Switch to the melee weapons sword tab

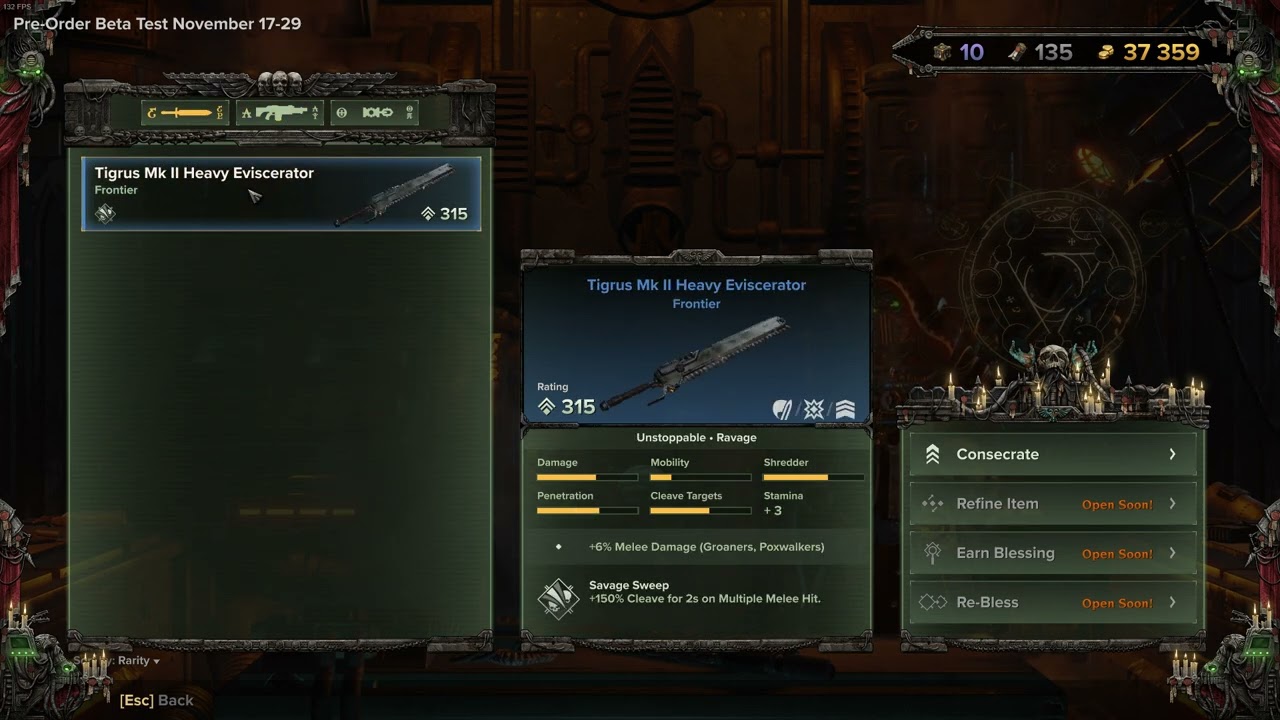[185, 113]
